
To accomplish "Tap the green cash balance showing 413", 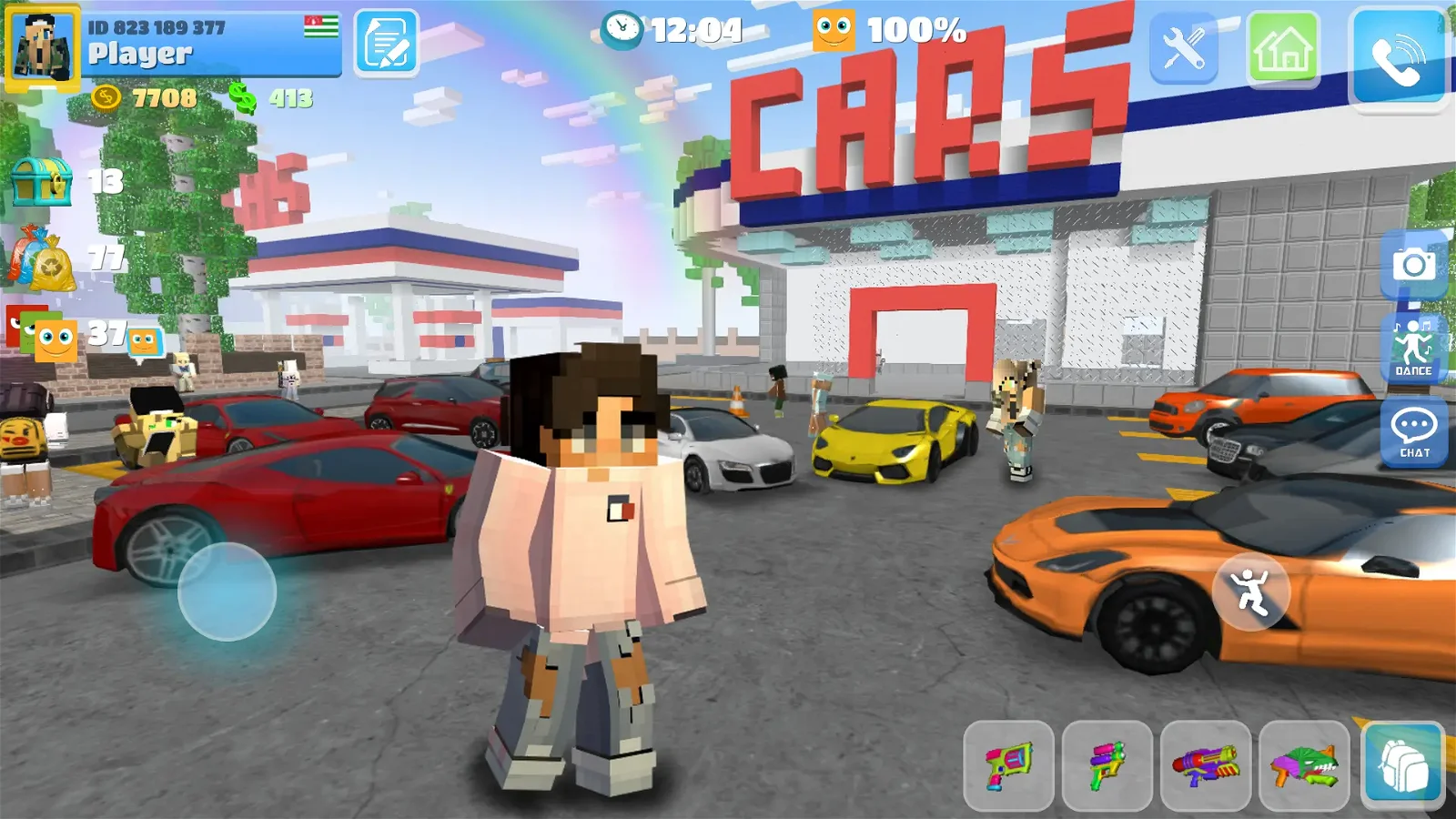I will [x=273, y=96].
